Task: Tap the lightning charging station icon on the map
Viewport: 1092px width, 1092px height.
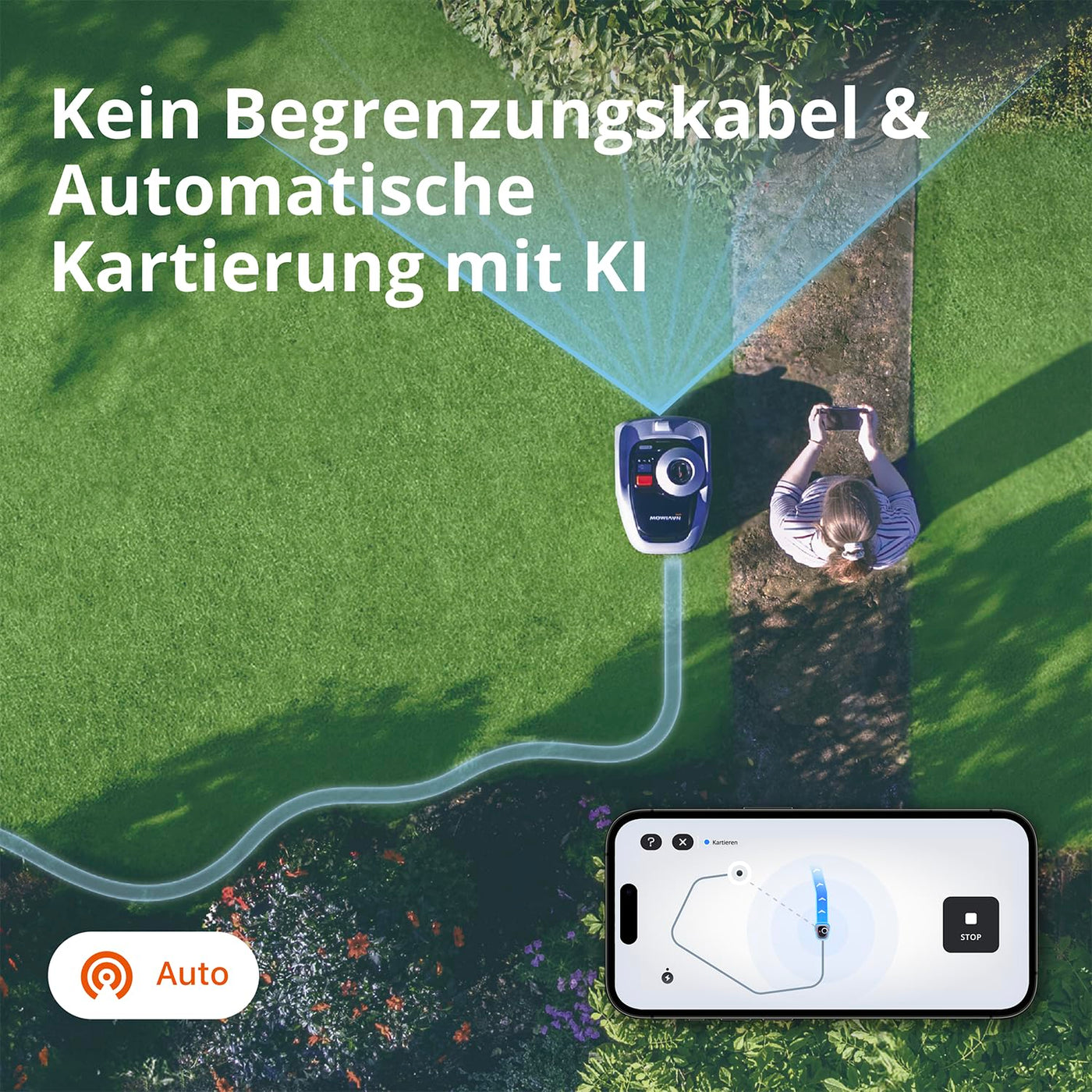Action: 667,978
